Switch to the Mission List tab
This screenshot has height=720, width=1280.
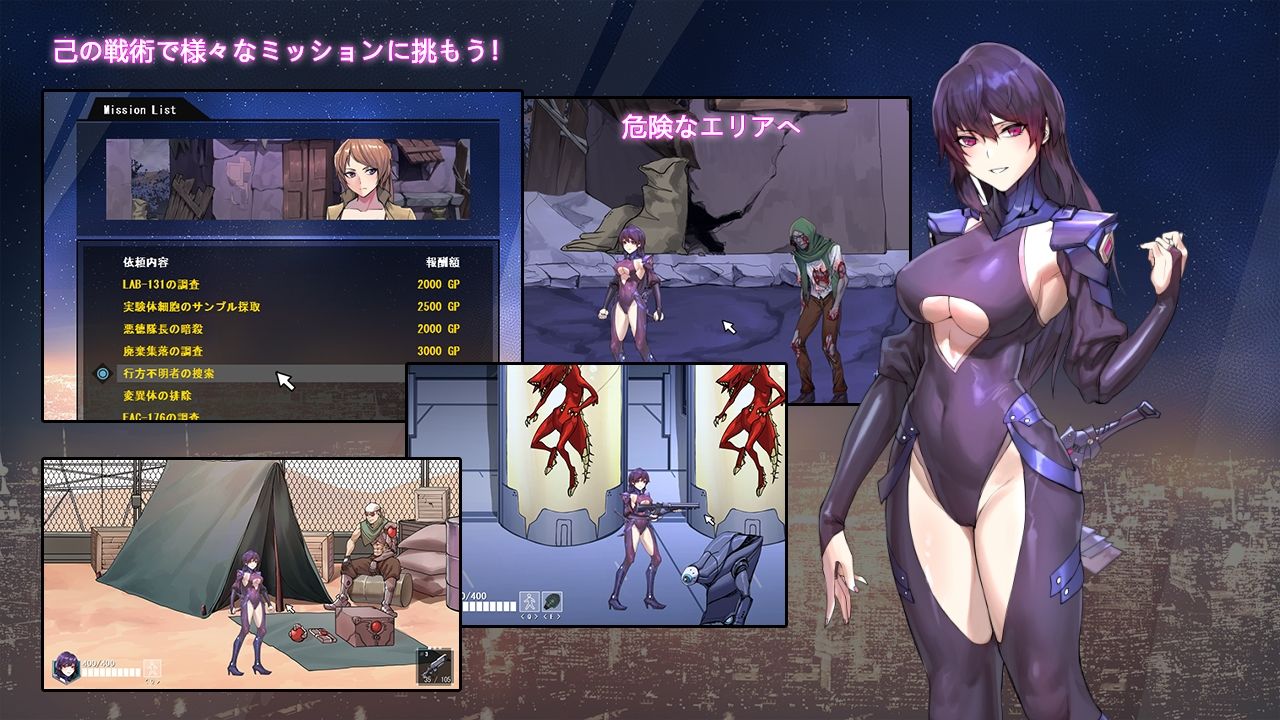click(139, 109)
